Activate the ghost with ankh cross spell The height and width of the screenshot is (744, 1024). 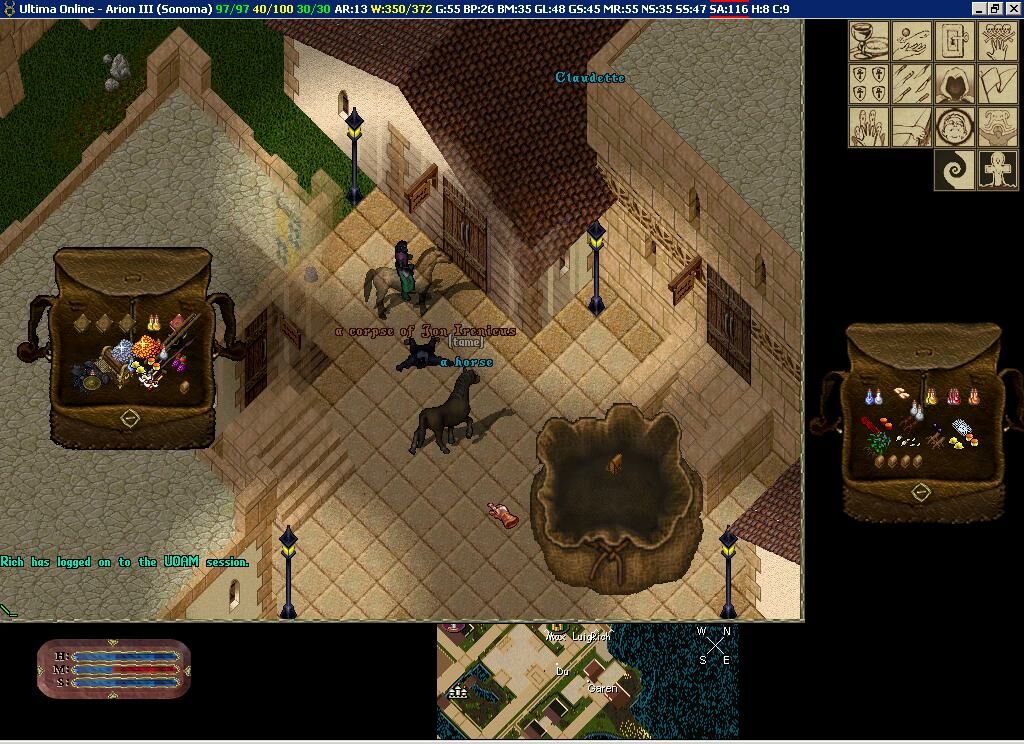(998, 170)
